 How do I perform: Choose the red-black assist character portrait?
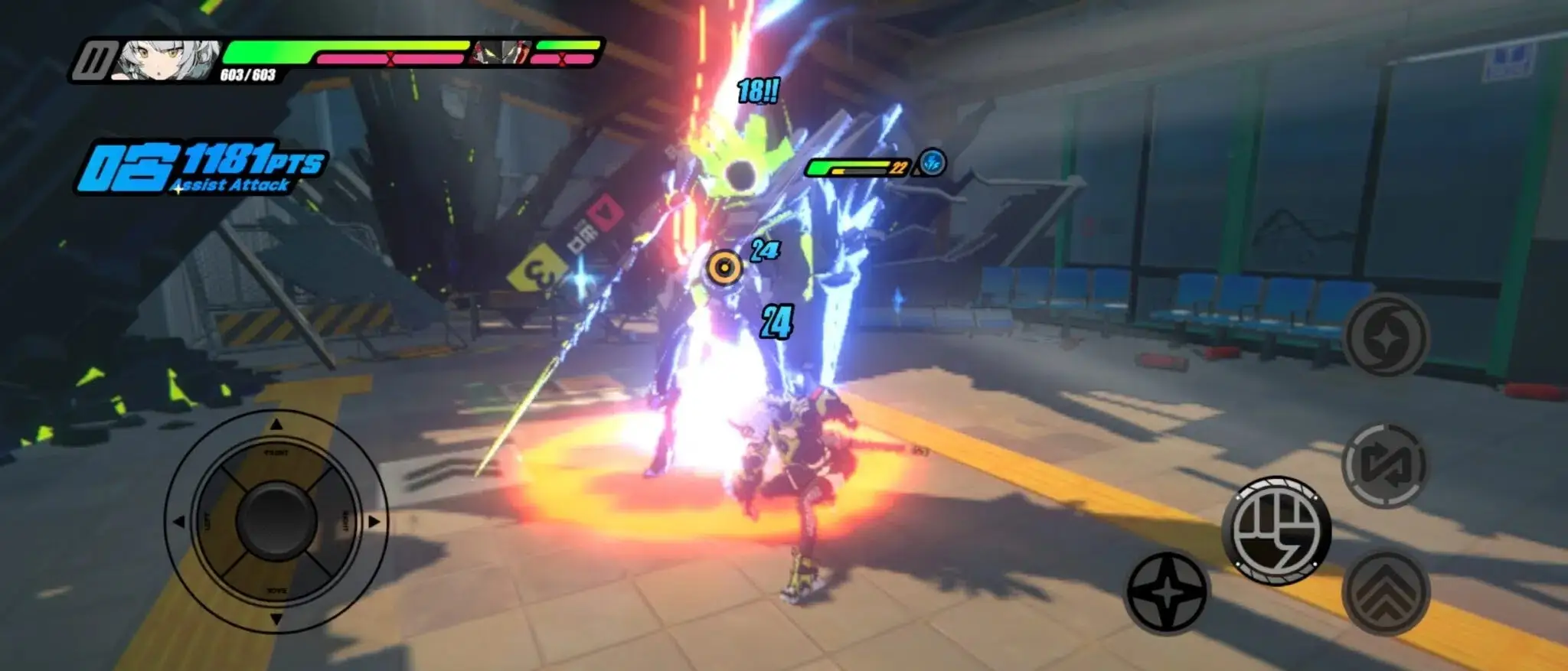tap(501, 53)
